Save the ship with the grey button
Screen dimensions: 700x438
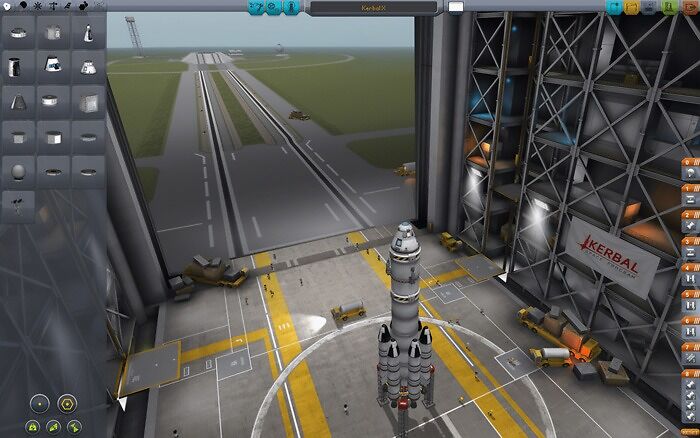tap(653, 7)
